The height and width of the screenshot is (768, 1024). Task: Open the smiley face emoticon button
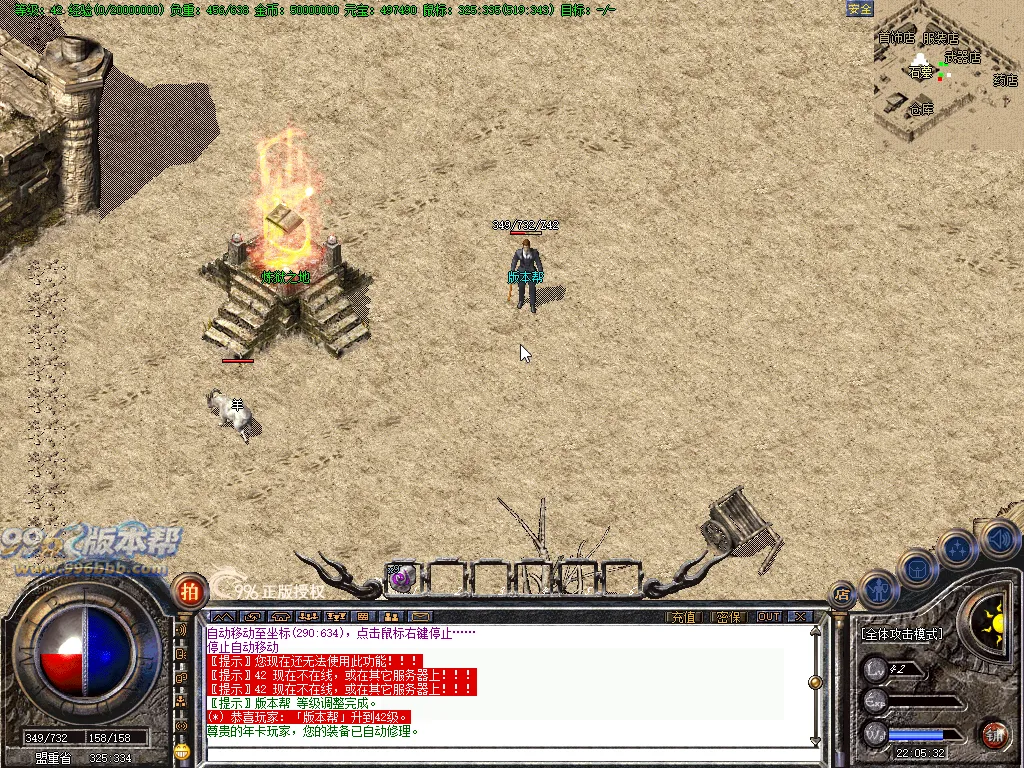pos(181,748)
